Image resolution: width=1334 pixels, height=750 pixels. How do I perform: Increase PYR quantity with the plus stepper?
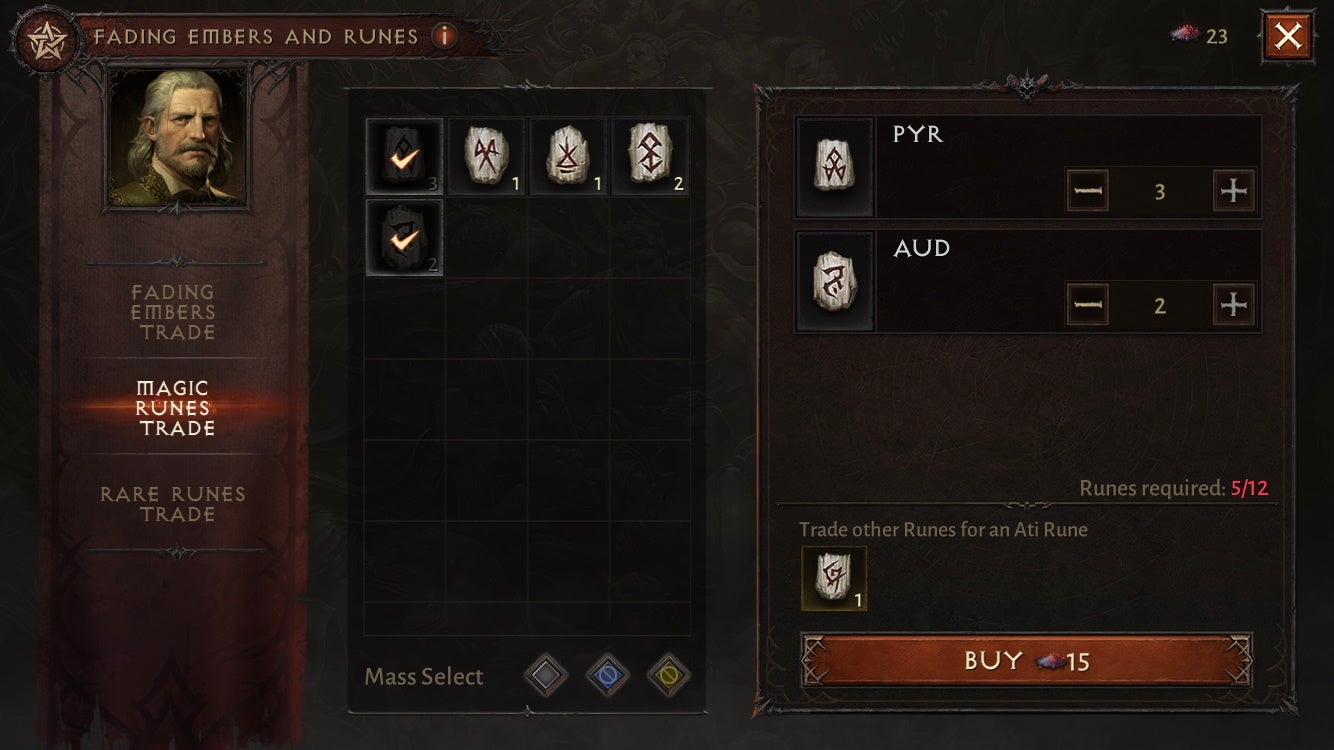(x=1235, y=190)
